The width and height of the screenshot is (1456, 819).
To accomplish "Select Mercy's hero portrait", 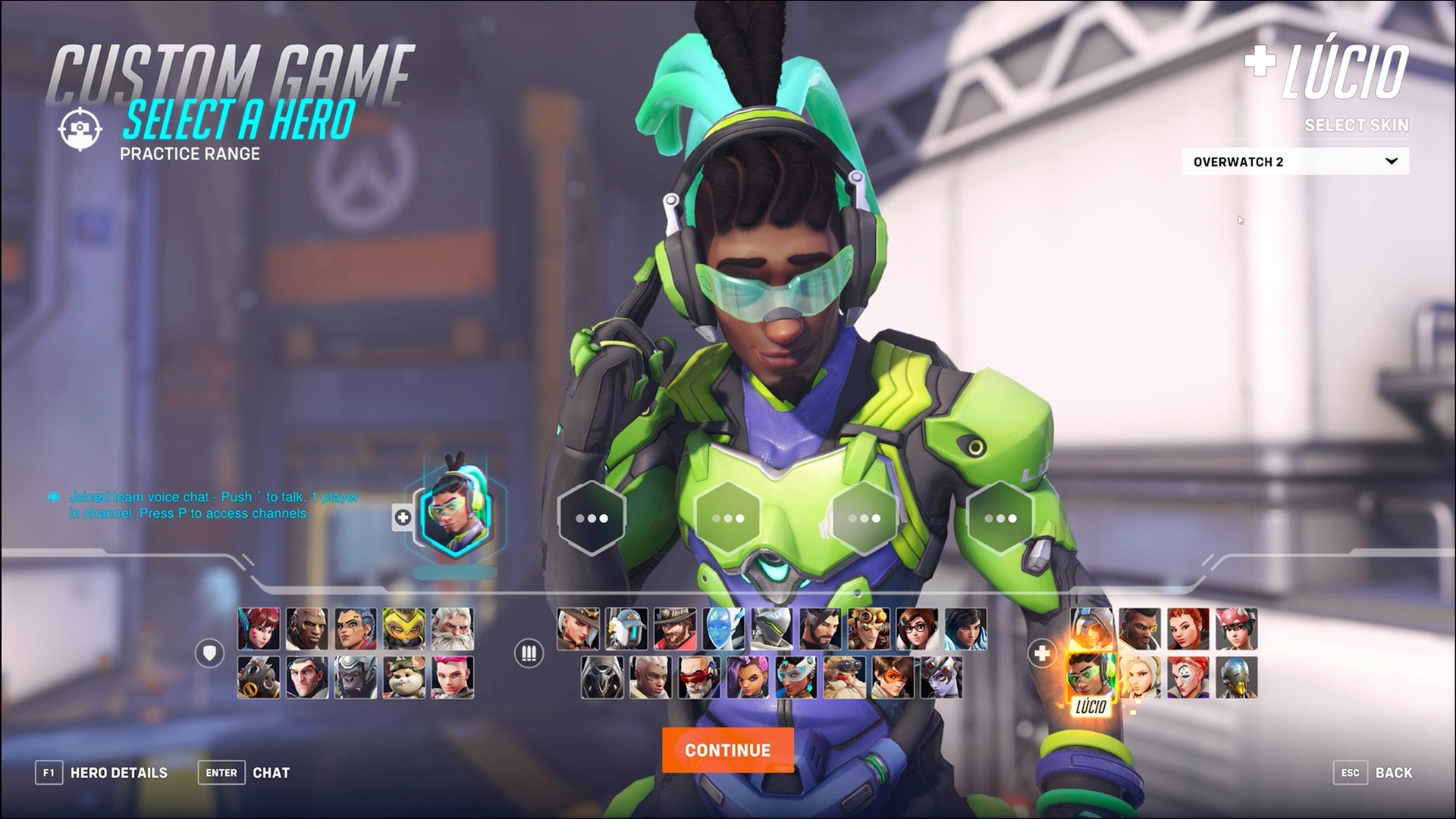I will coord(1140,676).
